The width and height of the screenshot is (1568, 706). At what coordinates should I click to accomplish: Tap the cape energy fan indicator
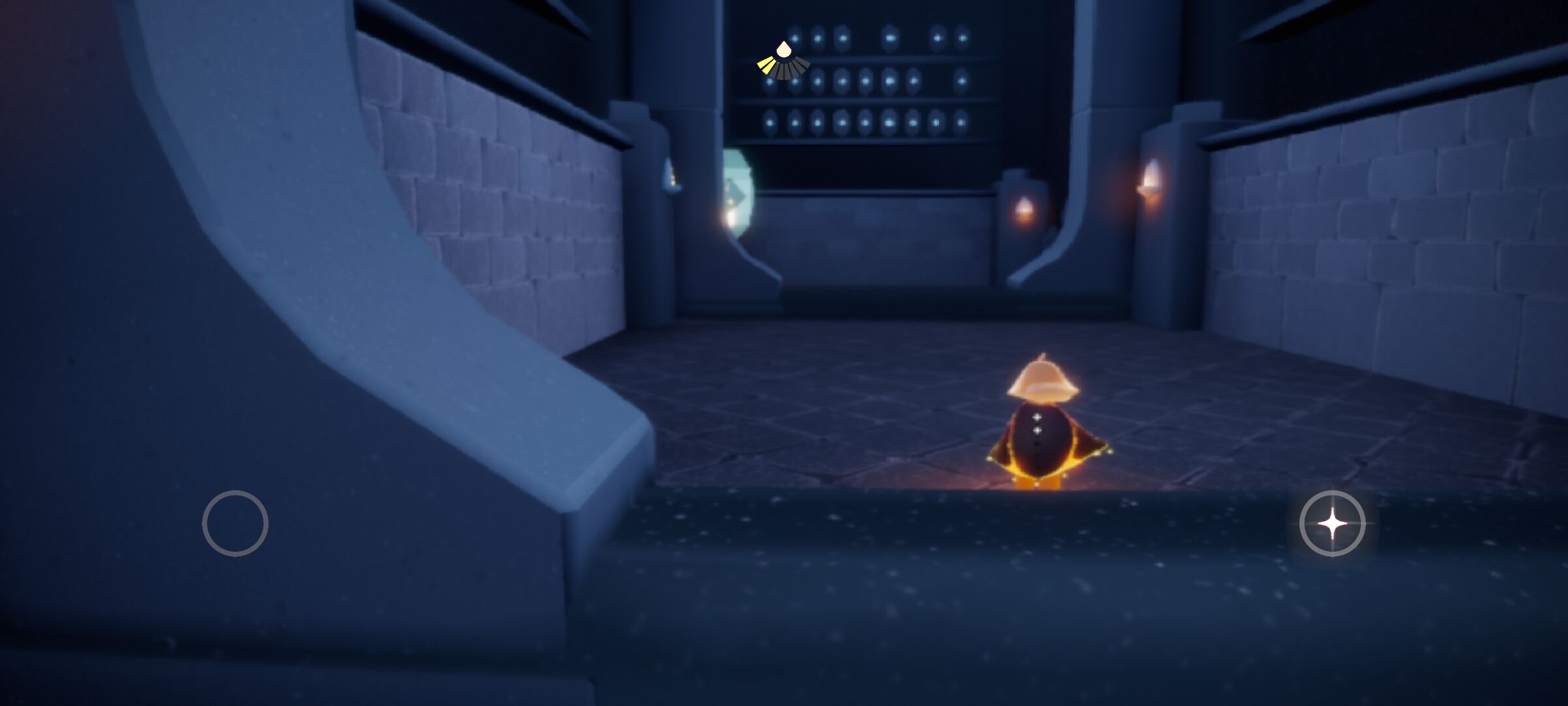click(x=783, y=61)
